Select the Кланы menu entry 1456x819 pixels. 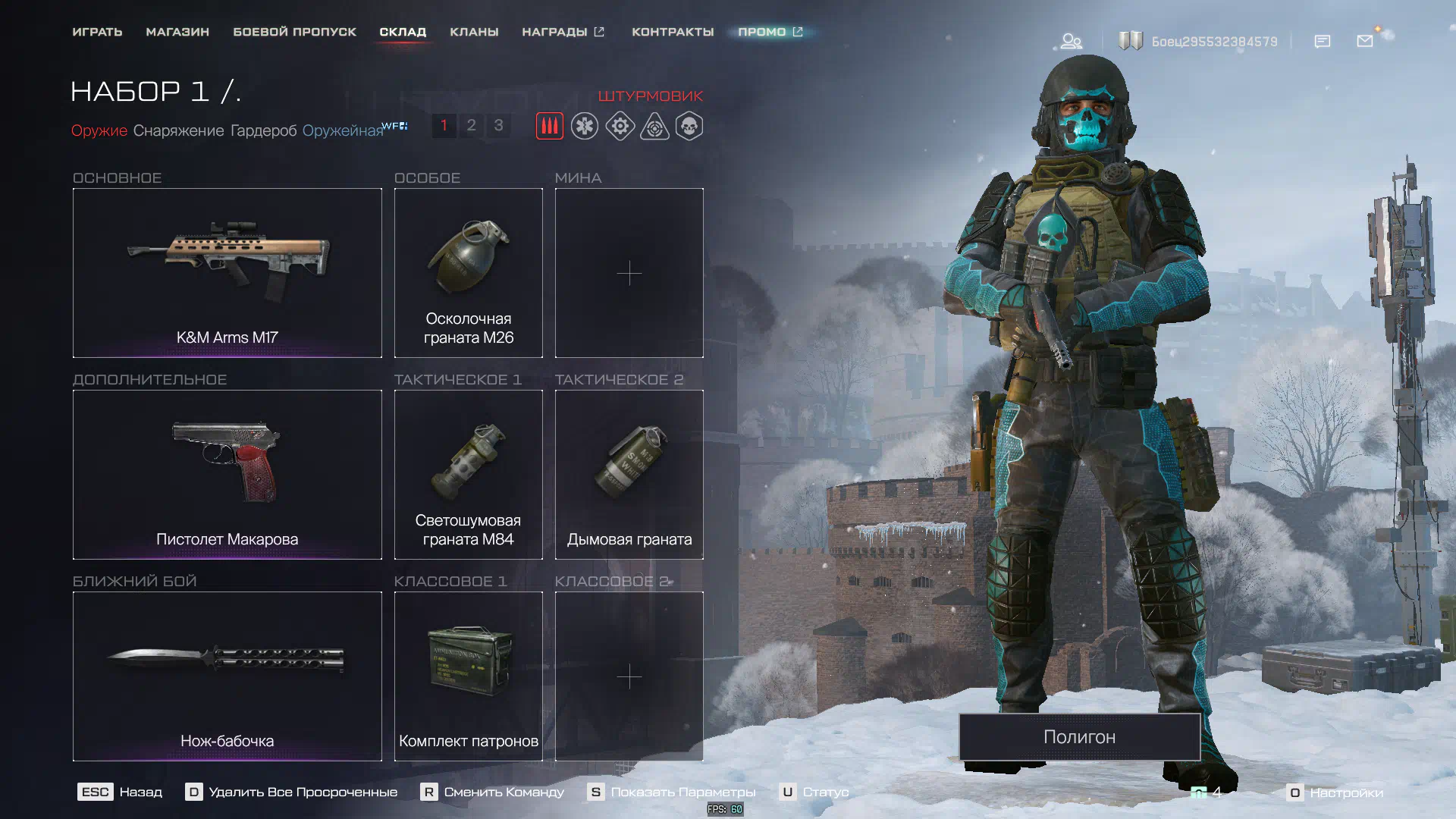pyautogui.click(x=474, y=32)
